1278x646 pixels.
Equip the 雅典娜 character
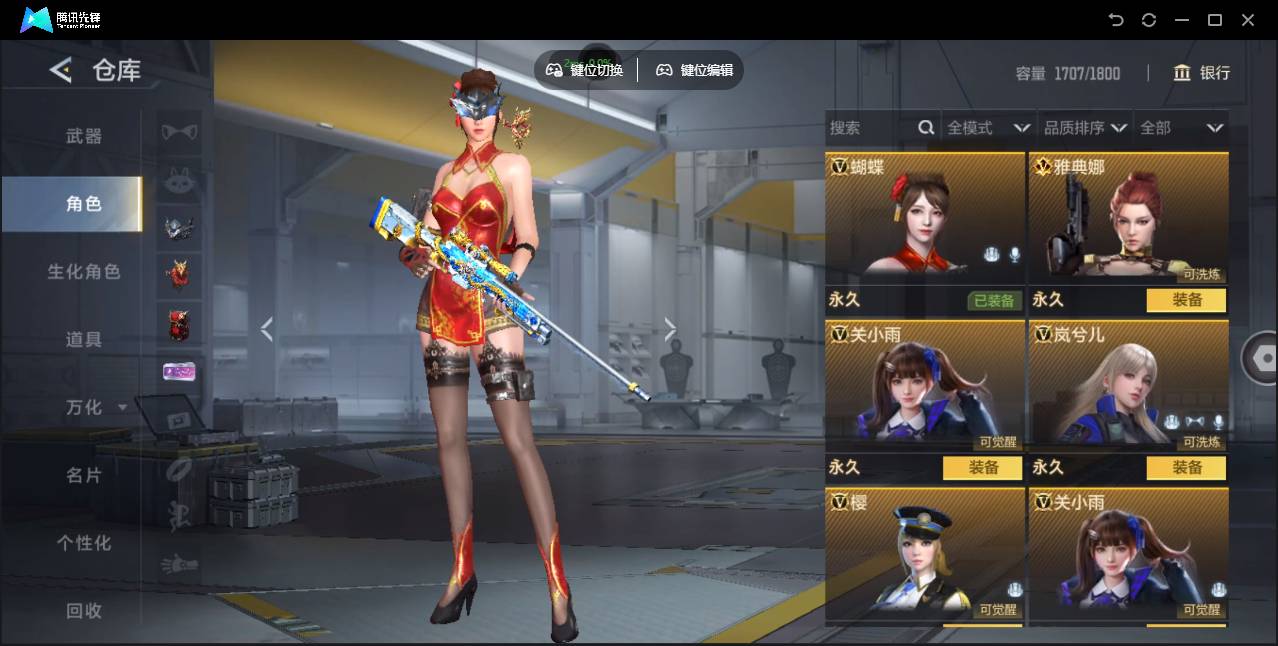[1186, 300]
